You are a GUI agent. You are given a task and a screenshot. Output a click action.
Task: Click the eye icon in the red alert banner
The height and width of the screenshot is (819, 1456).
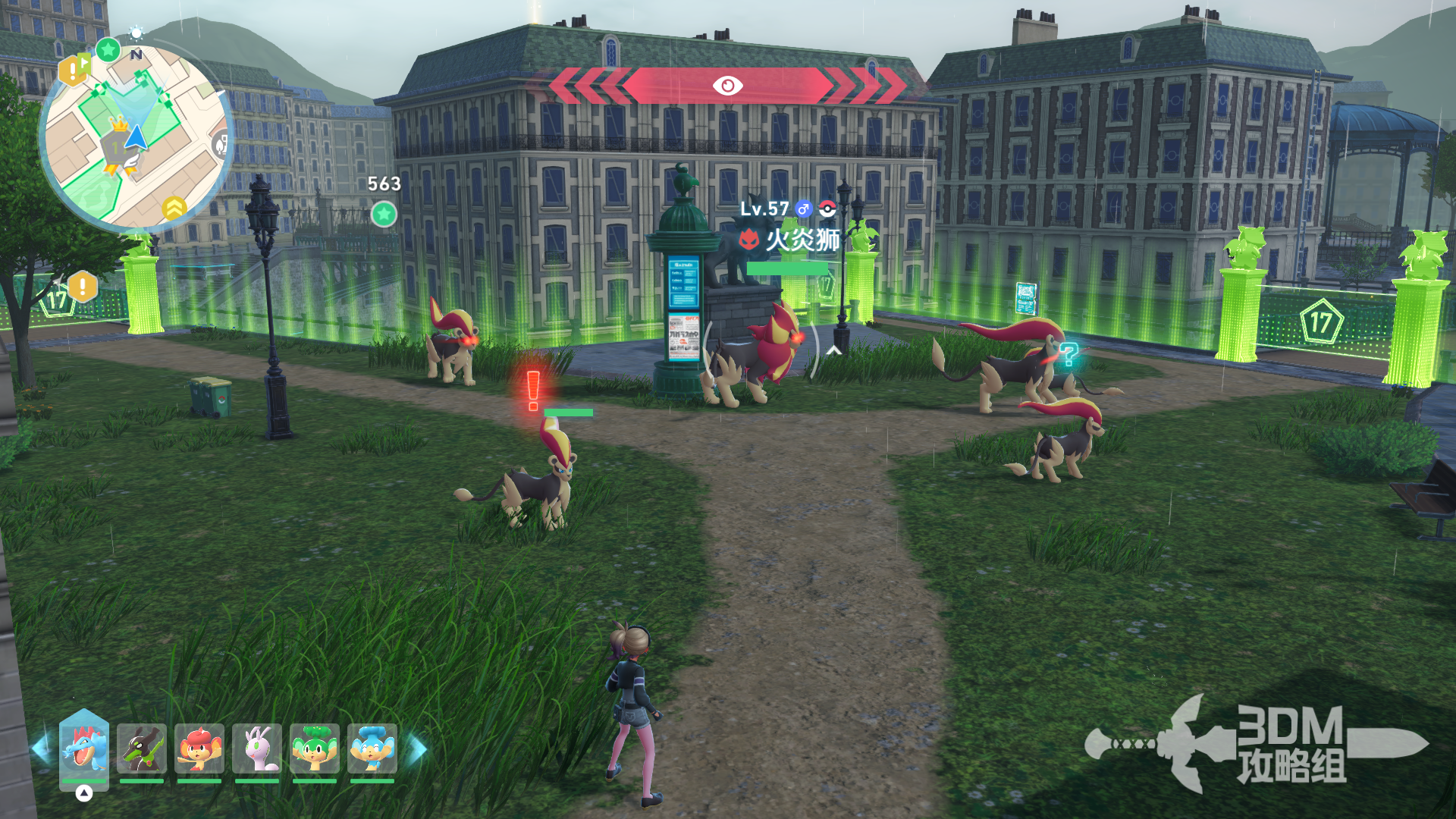coord(727,86)
